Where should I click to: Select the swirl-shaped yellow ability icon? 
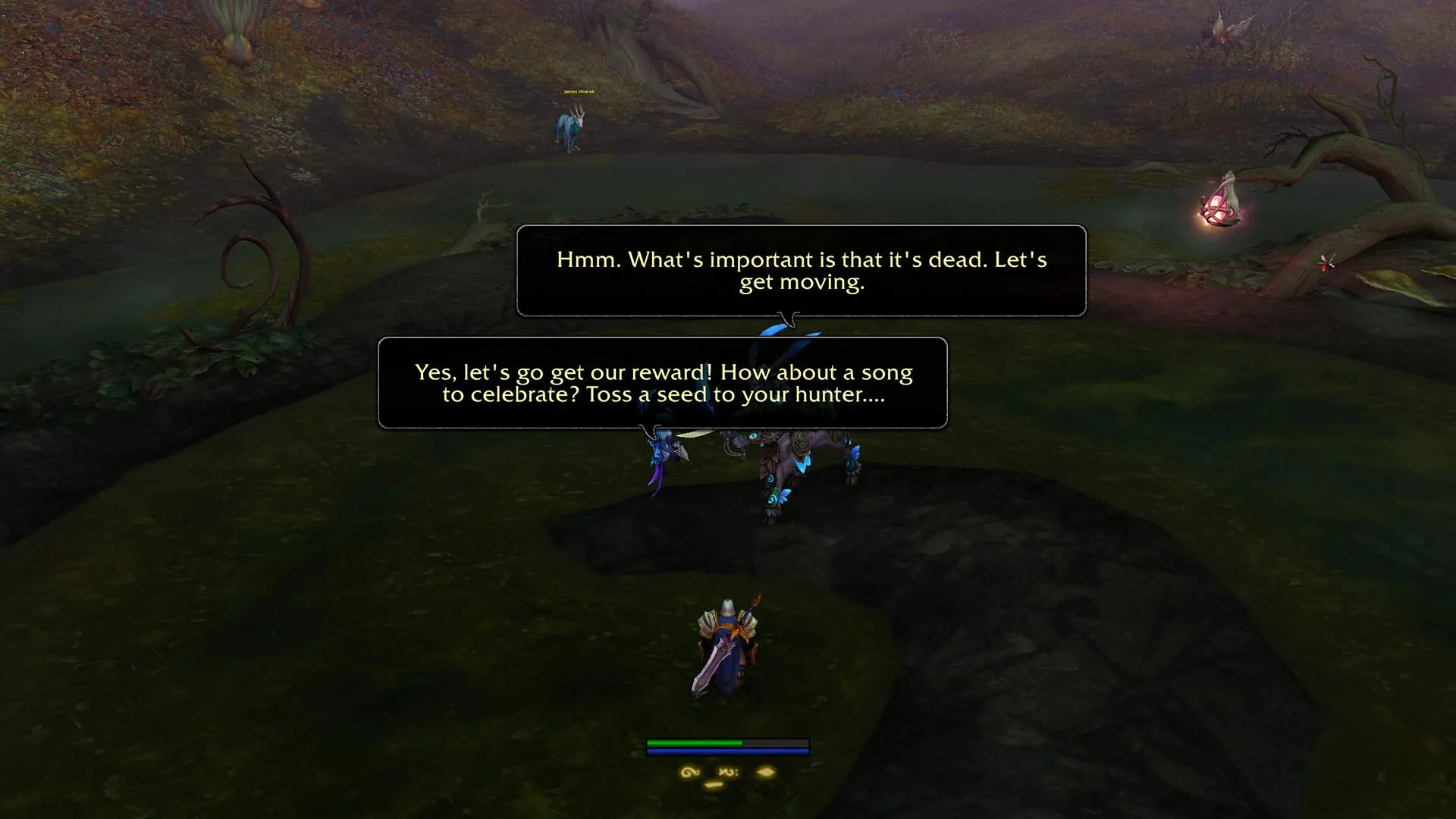tap(689, 772)
